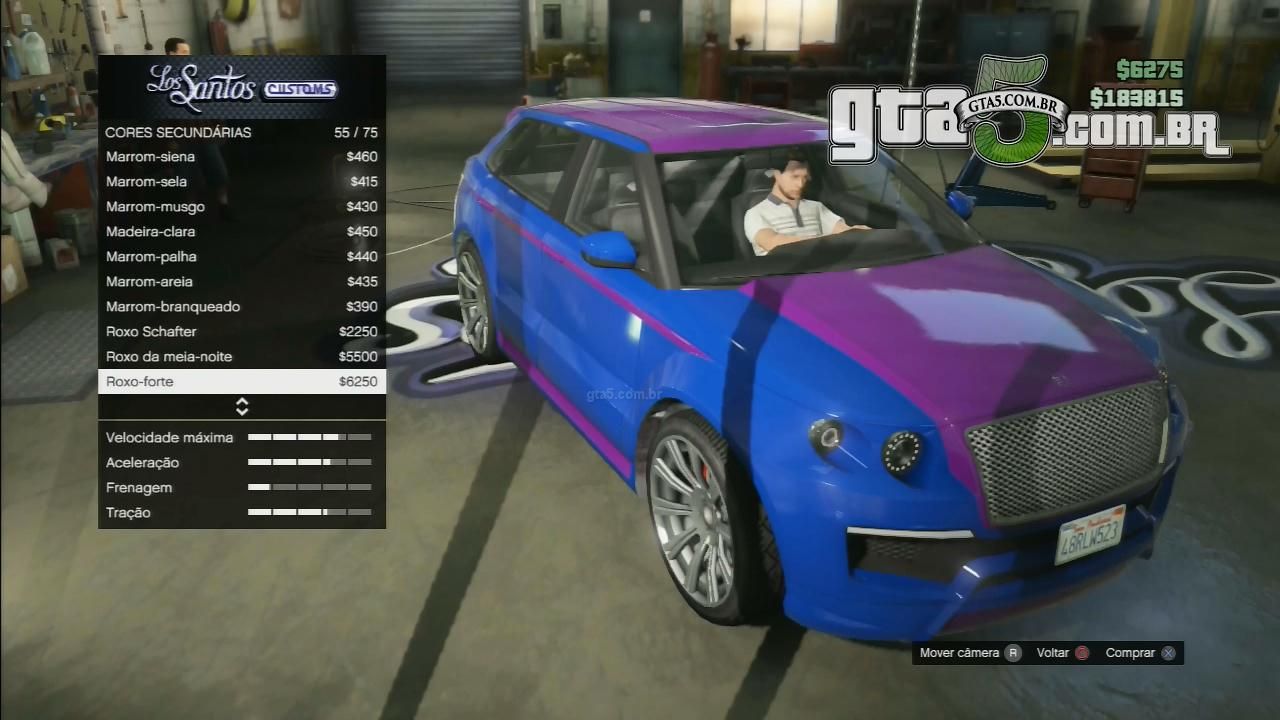Screen dimensions: 1280x720
Task: Pick Marrom-branqueado for $390
Action: point(241,307)
